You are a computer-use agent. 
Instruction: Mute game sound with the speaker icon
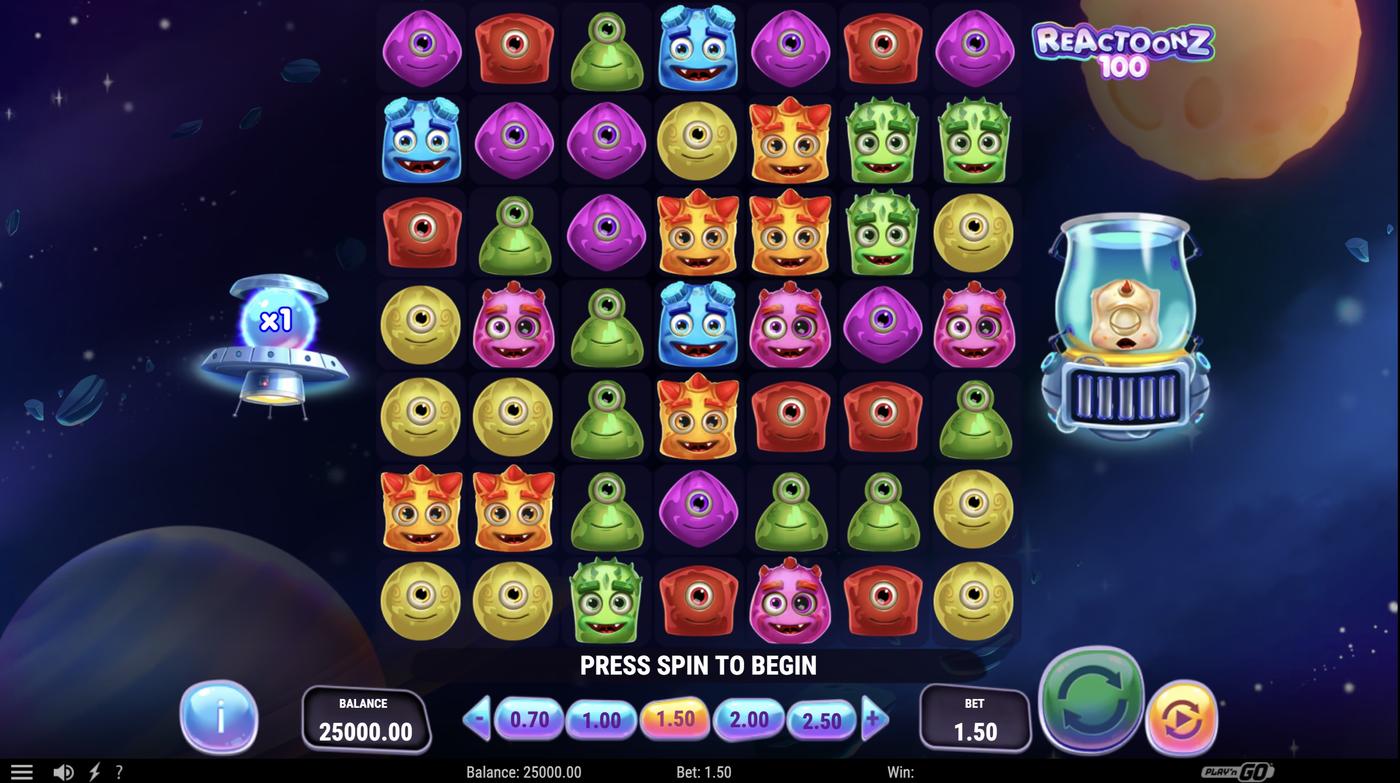coord(64,770)
